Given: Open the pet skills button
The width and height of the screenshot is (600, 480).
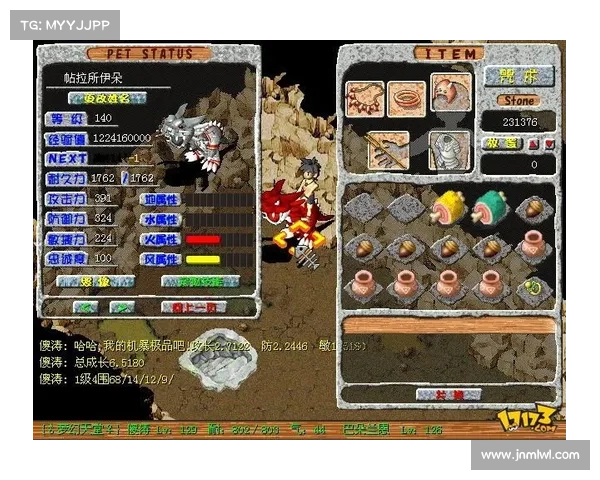Looking at the screenshot, I should [x=199, y=282].
